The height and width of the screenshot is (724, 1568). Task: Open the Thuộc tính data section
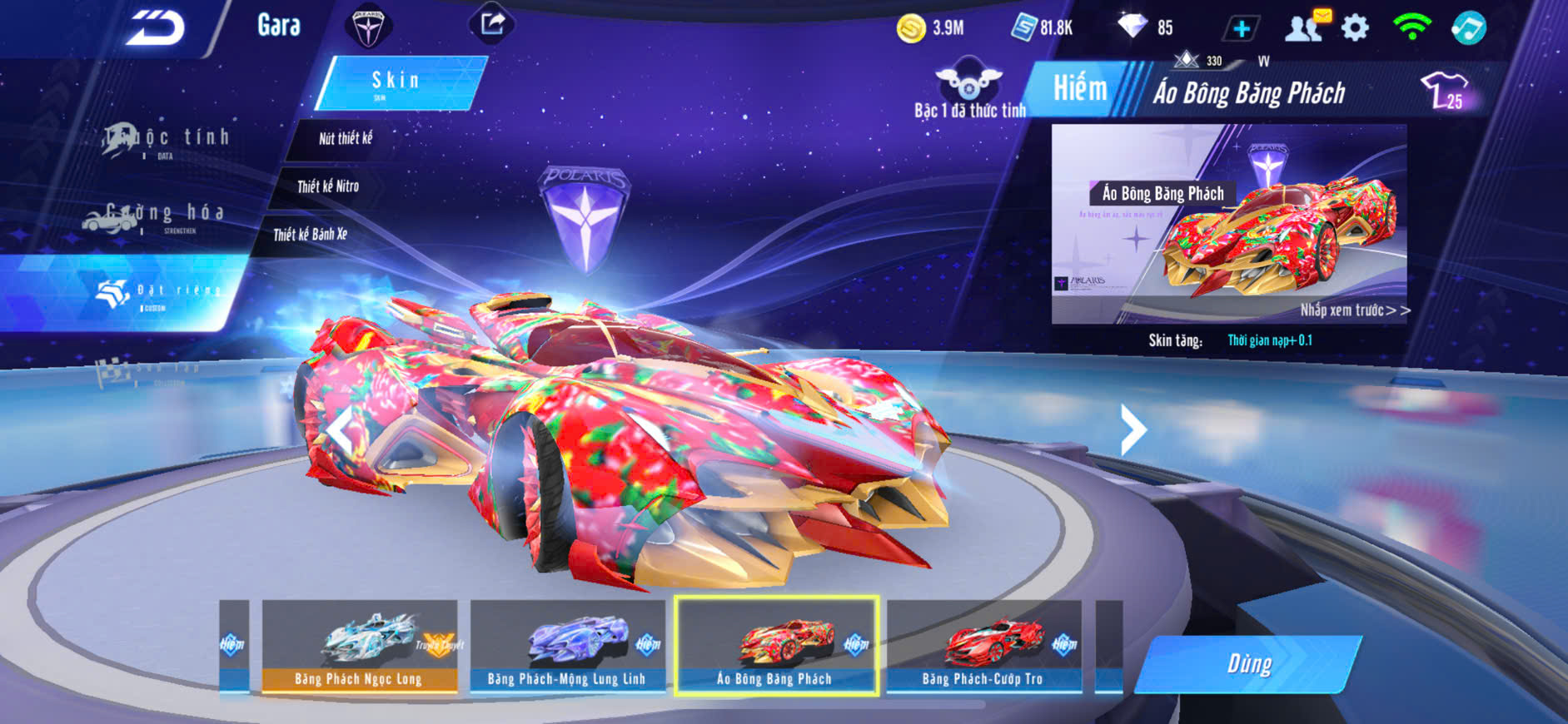[167, 140]
